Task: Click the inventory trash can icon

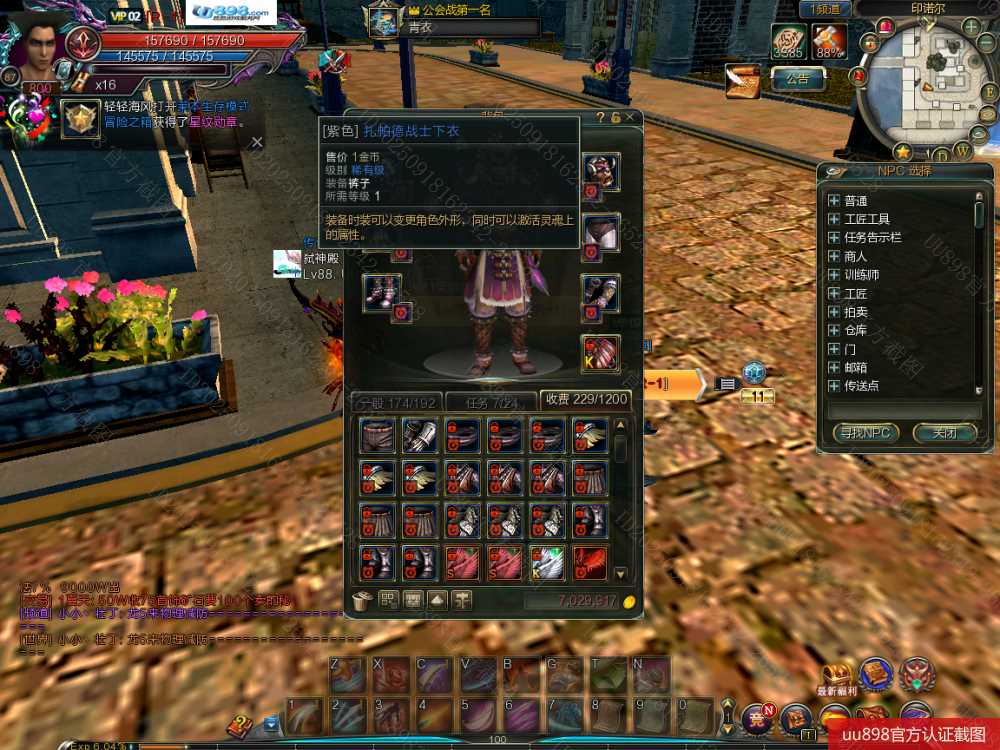Action: [364, 600]
